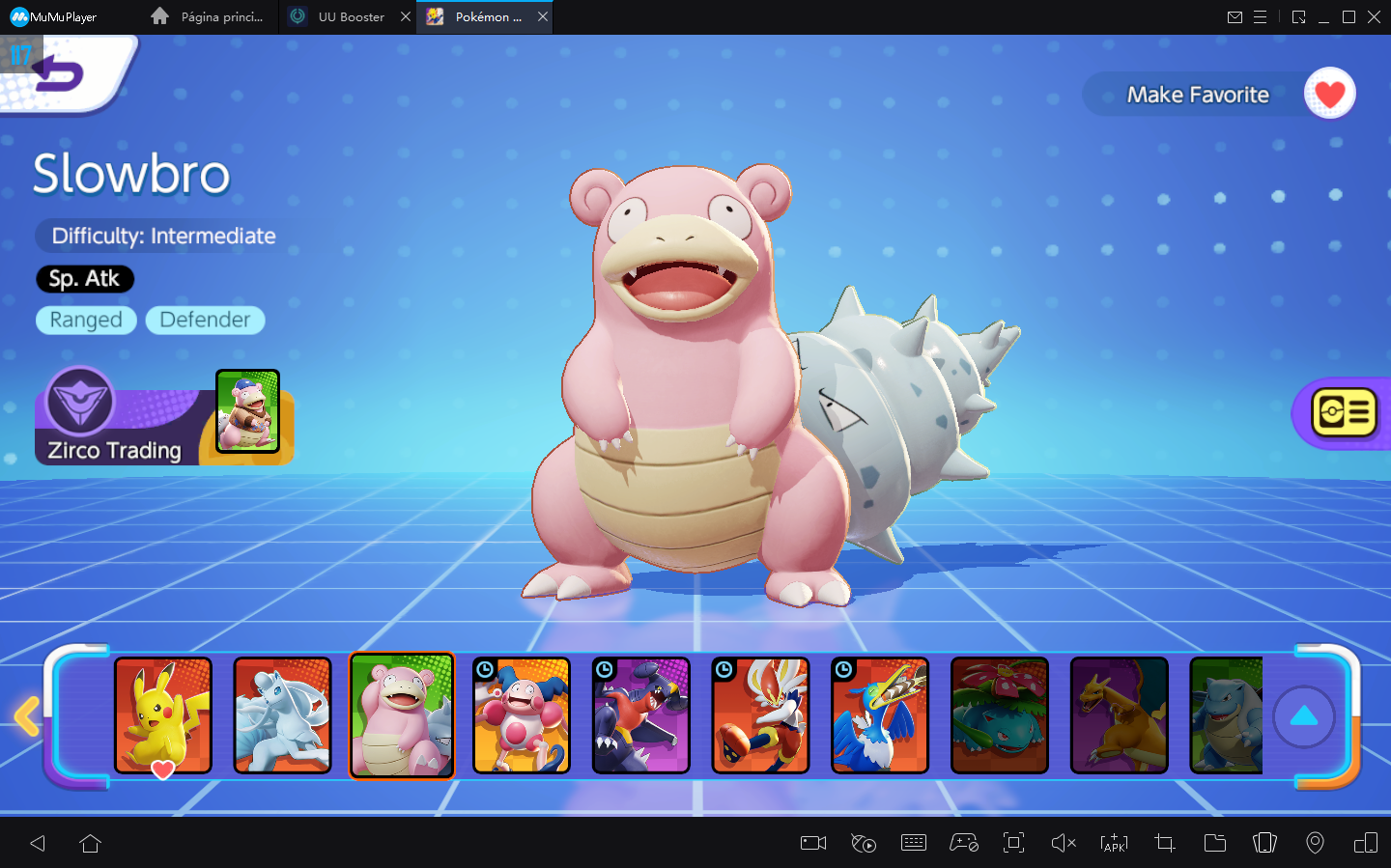Click the Make Favorite button
Image resolution: width=1391 pixels, height=868 pixels.
click(1197, 94)
